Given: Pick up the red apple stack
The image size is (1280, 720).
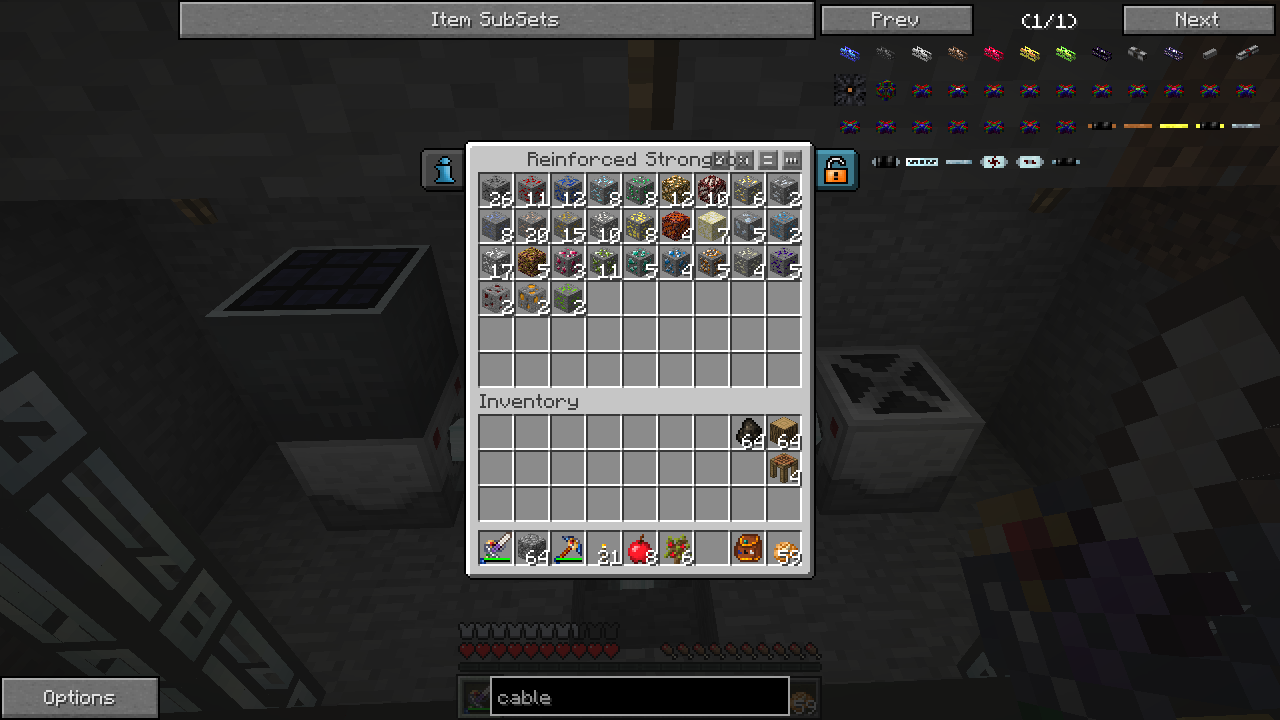Looking at the screenshot, I should coord(640,549).
